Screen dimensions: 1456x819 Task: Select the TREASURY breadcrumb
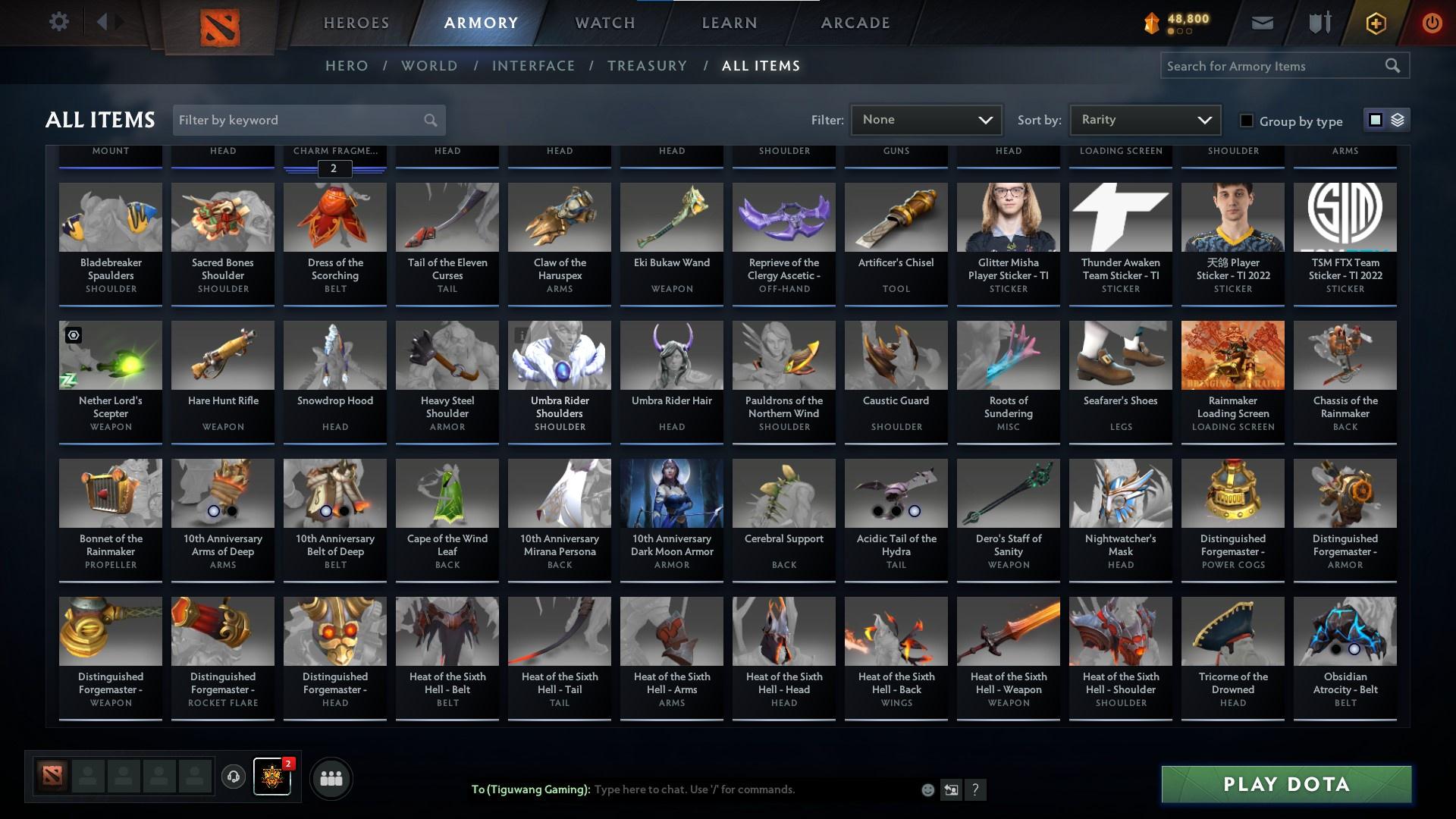647,66
